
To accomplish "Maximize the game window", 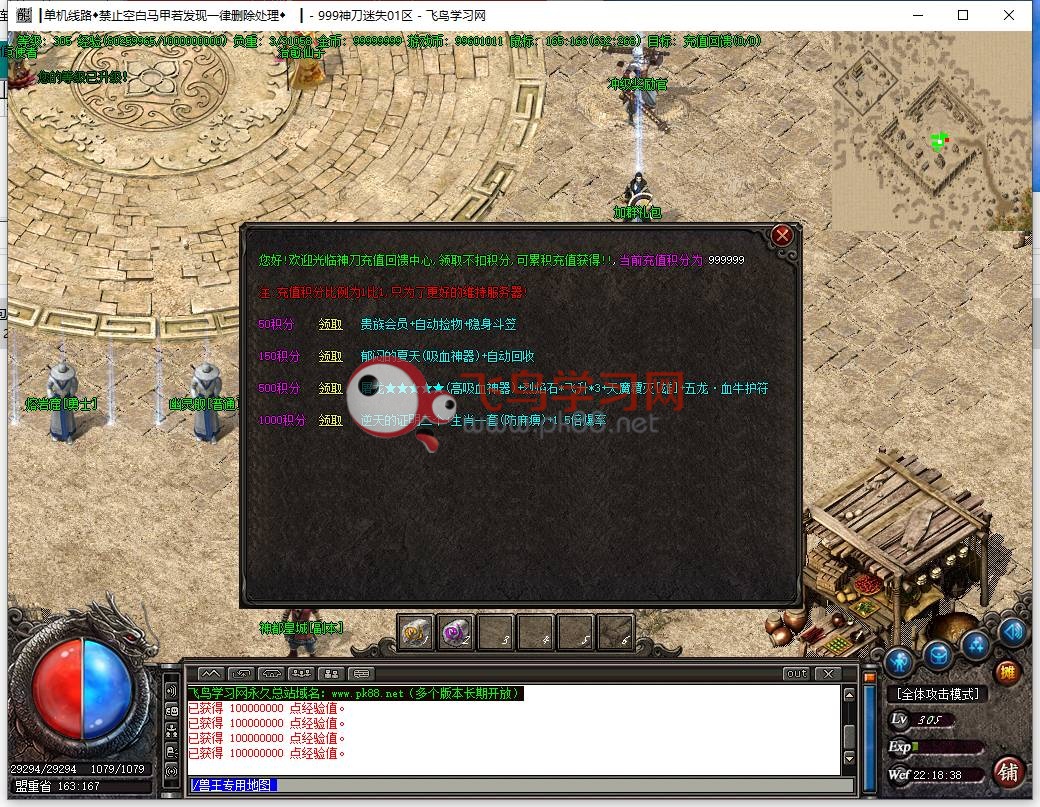I will 963,15.
